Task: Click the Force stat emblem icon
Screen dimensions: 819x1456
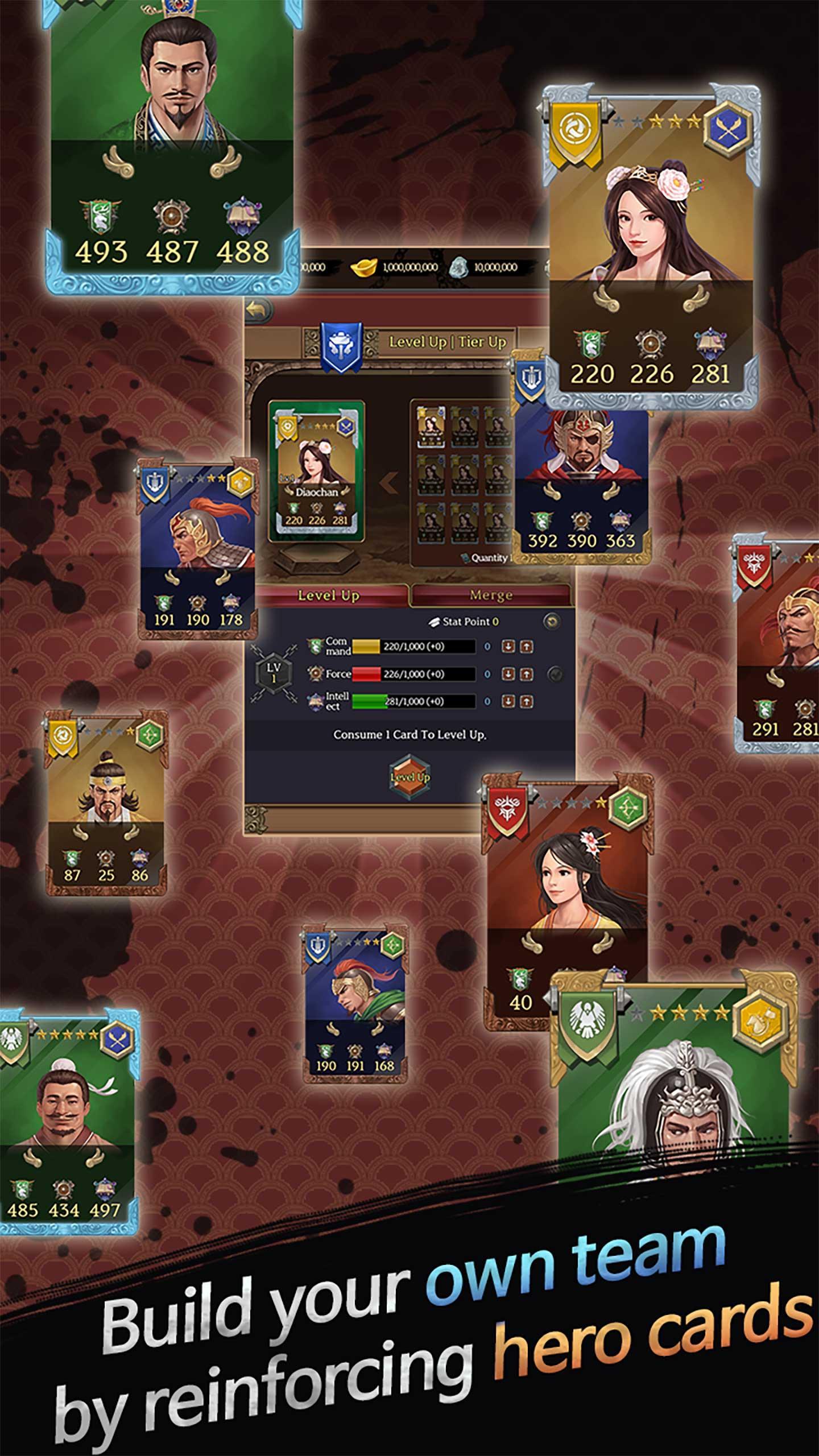Action: click(315, 673)
